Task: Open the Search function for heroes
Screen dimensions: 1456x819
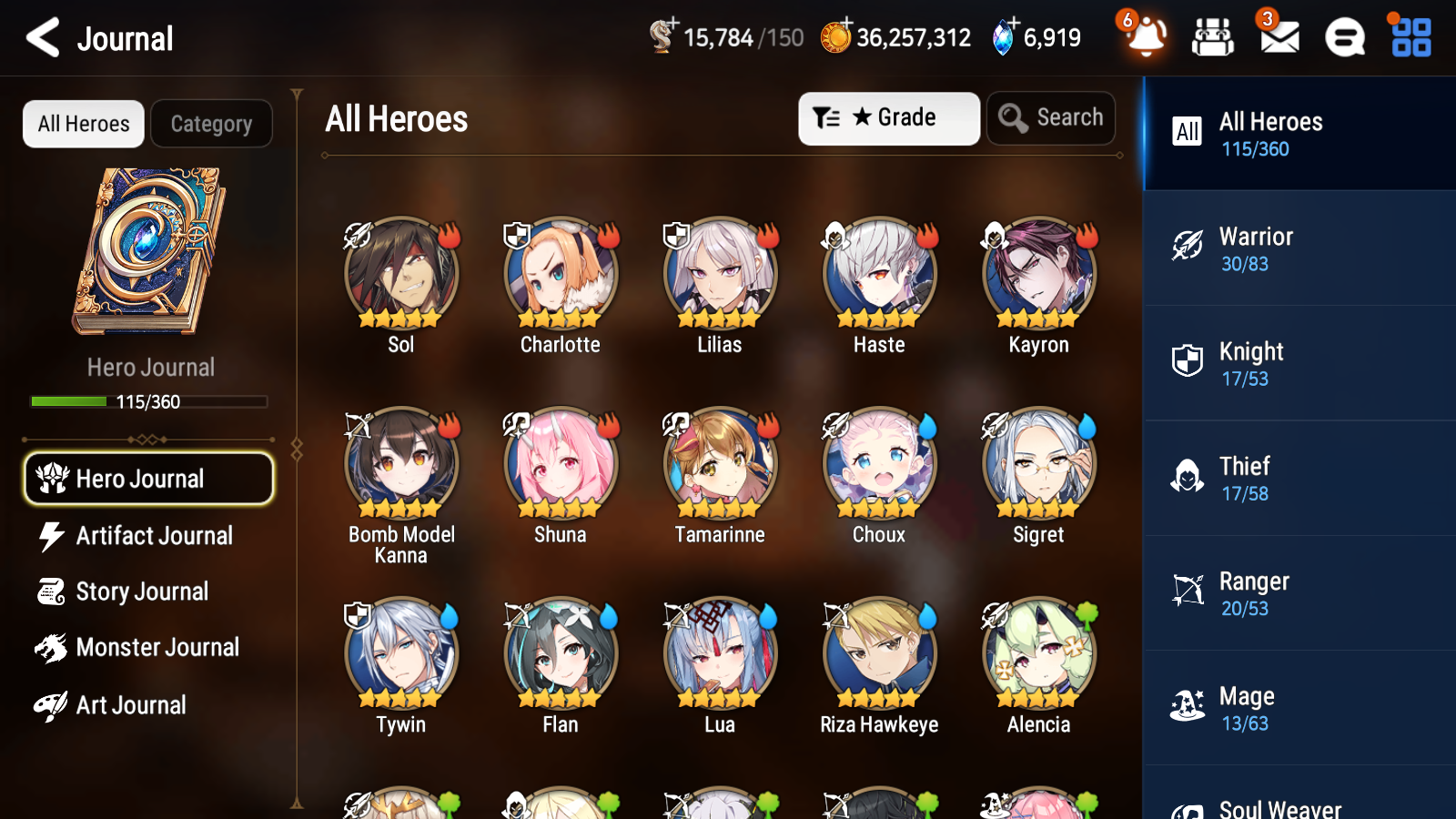Action: coord(1051,117)
